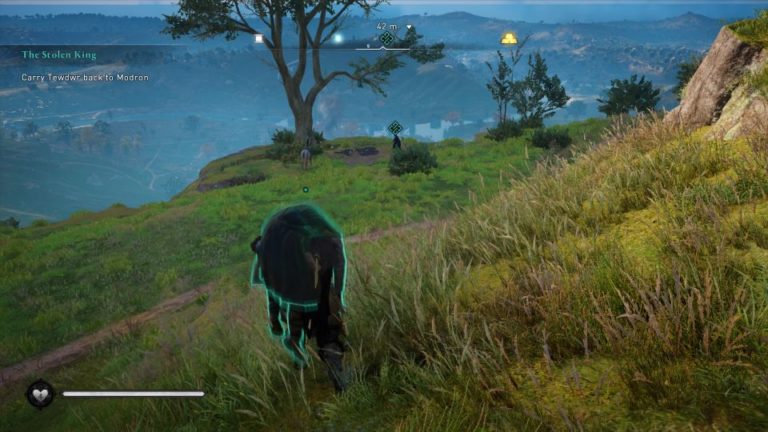The height and width of the screenshot is (432, 768).
Task: Click the heart ration icon beside the health bar
Action: [x=40, y=394]
